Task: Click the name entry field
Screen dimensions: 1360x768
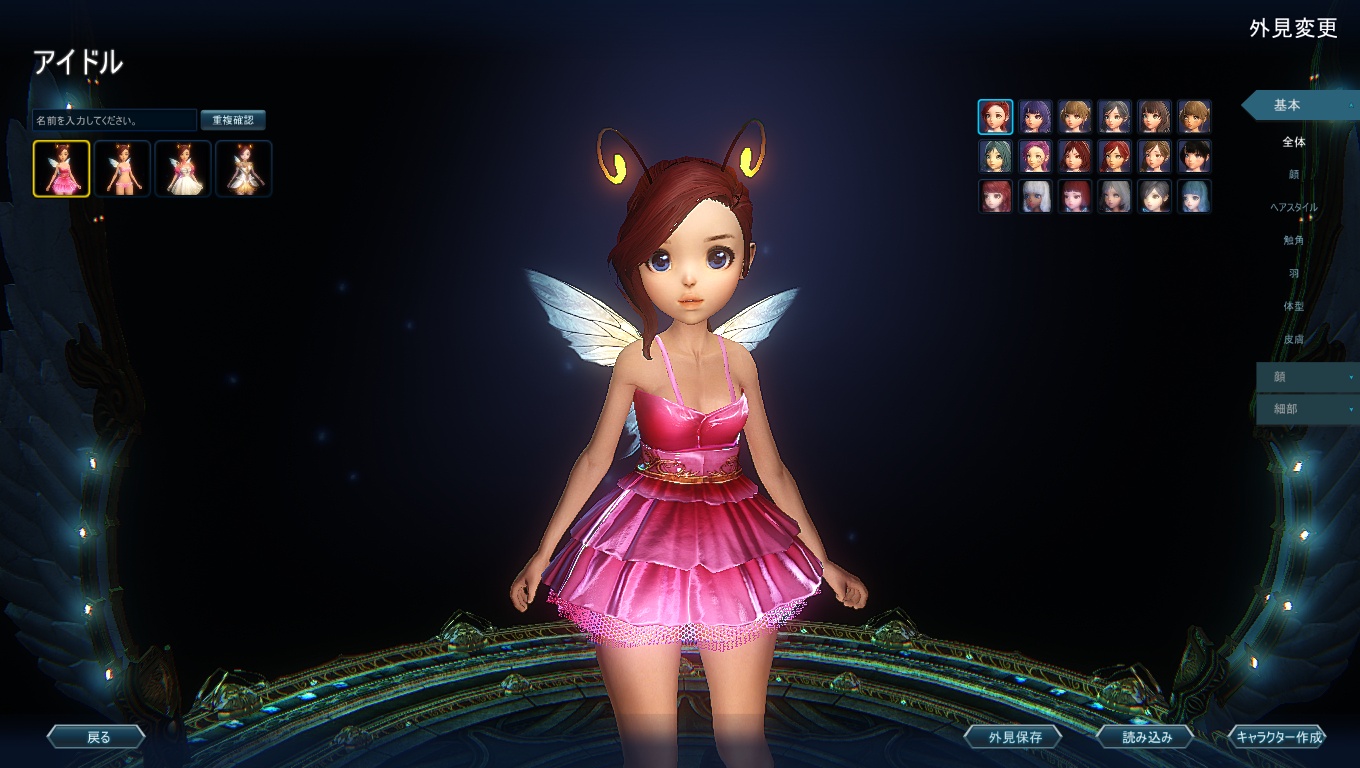Action: pos(114,120)
